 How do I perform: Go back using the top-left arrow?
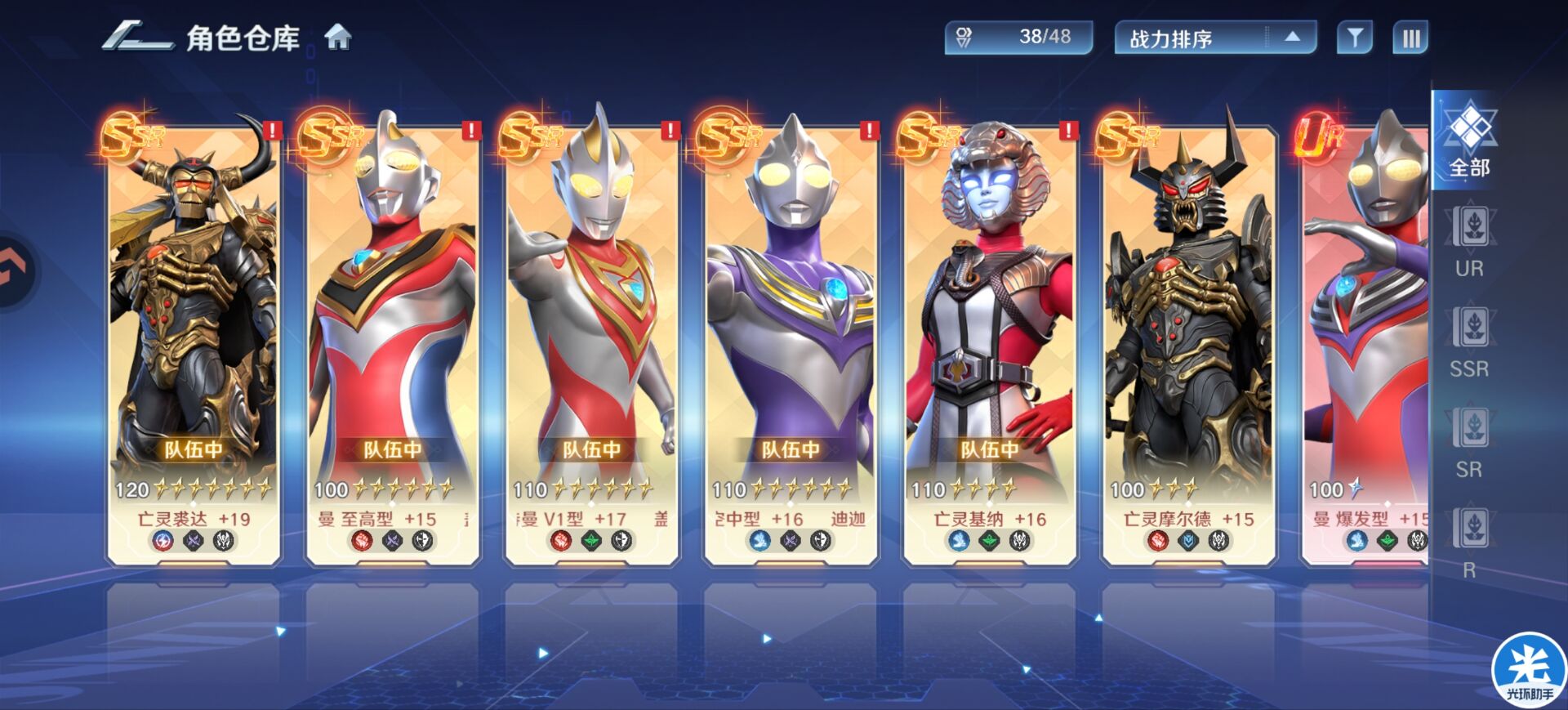[136, 38]
